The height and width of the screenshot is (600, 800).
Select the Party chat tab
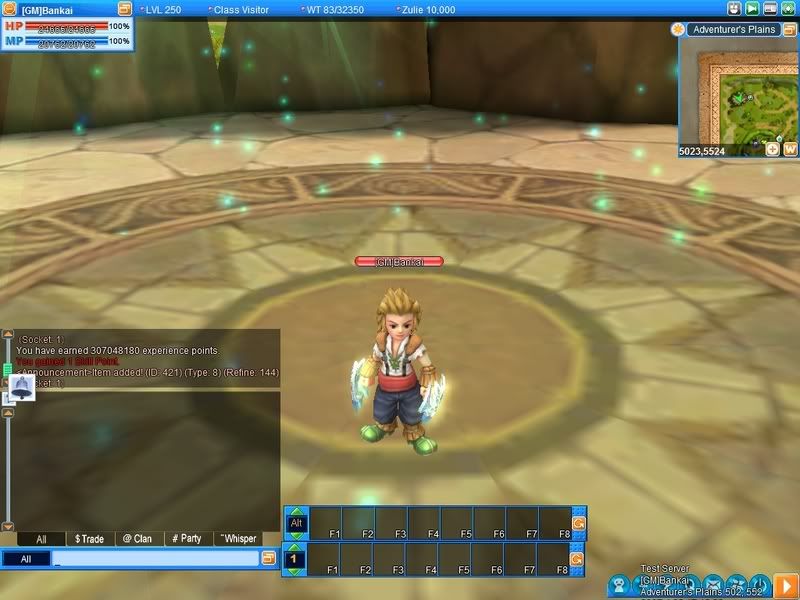click(x=184, y=538)
